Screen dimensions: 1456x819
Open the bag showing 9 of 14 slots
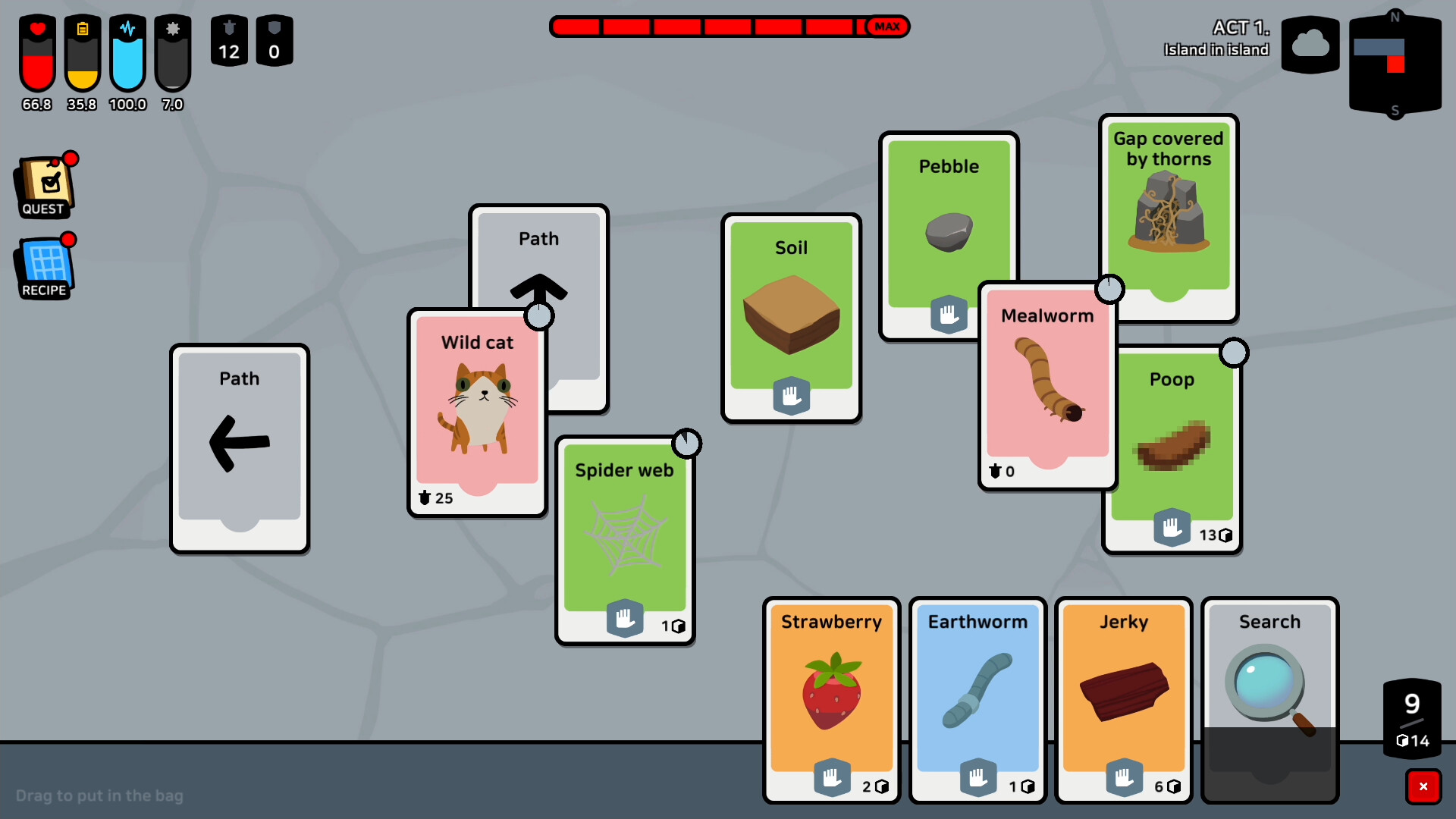(x=1411, y=717)
